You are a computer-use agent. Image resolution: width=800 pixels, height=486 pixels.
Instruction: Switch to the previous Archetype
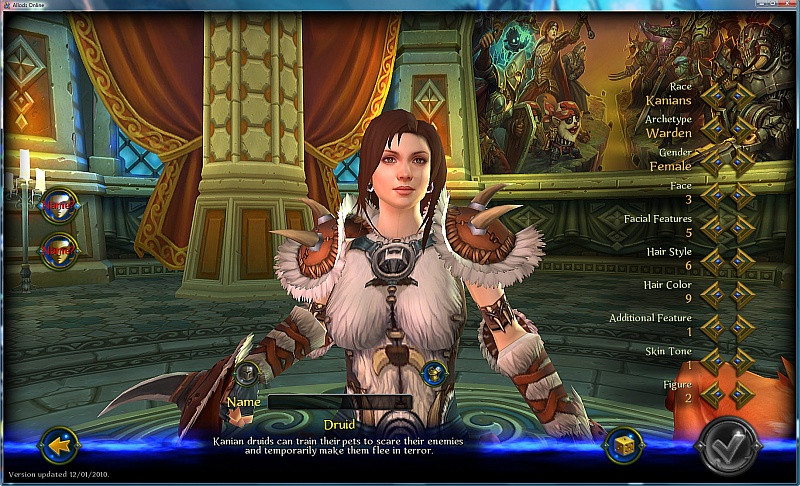click(x=713, y=128)
